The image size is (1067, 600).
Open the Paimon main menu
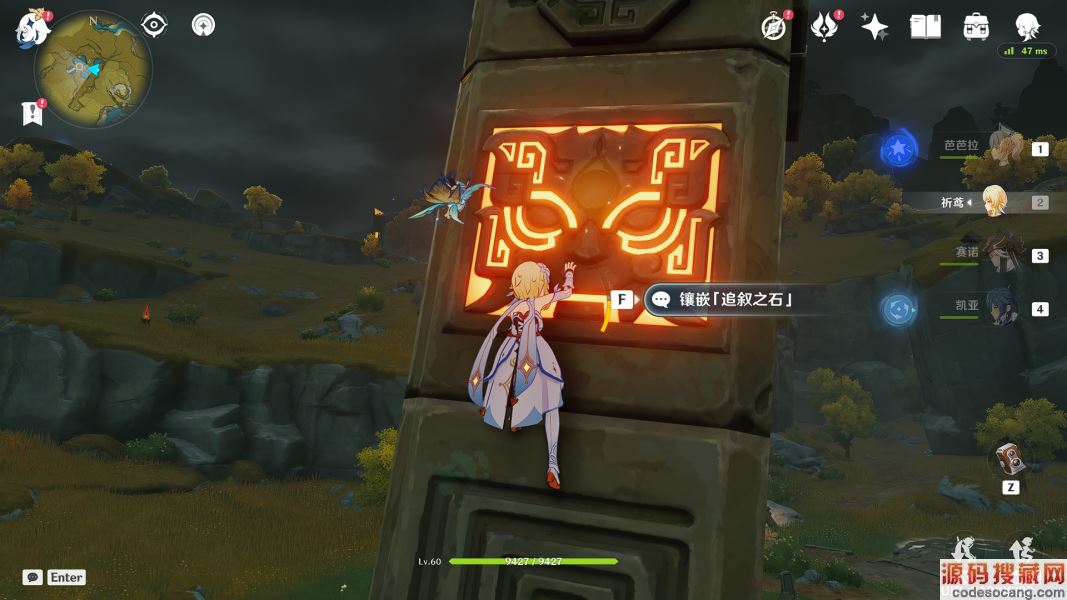tap(32, 28)
